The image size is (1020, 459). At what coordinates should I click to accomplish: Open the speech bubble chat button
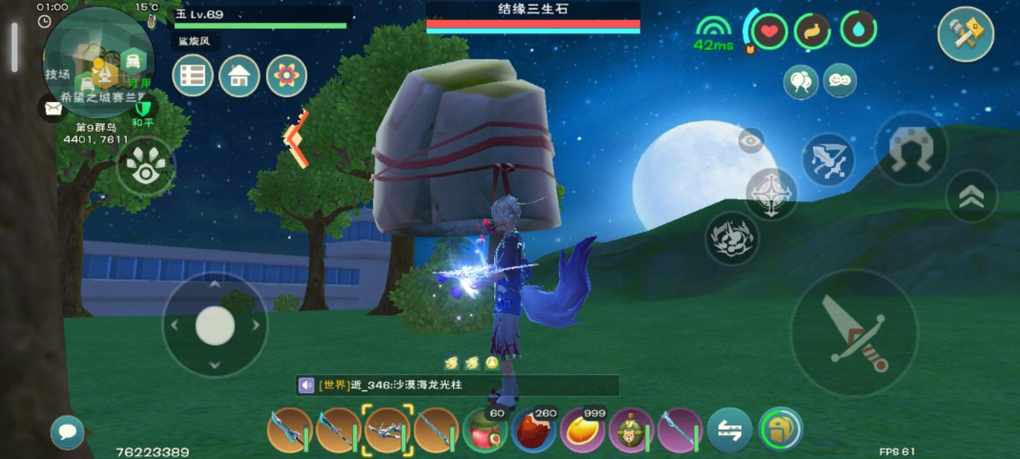[x=68, y=432]
